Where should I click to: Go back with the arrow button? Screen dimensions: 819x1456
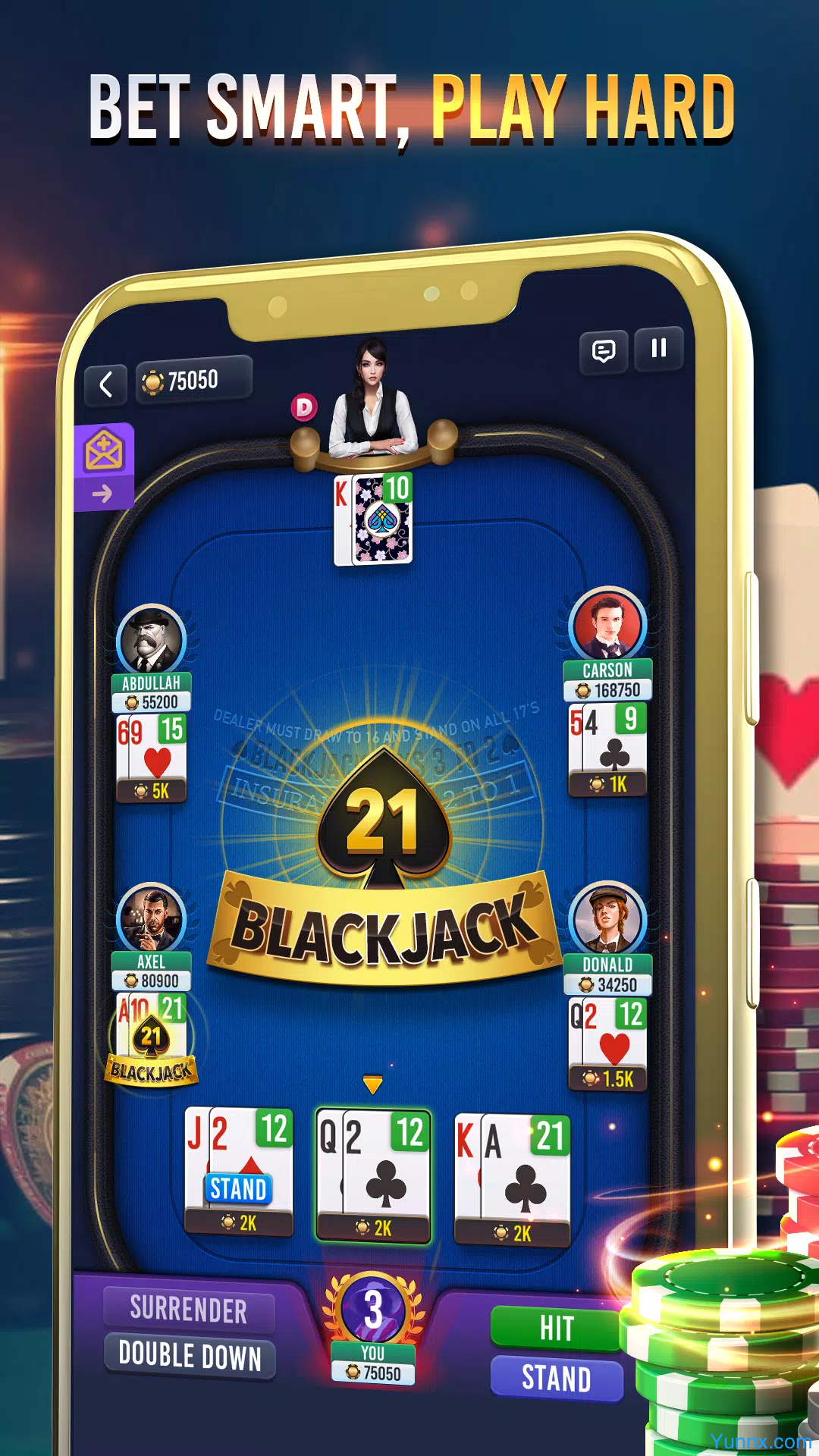(106, 384)
